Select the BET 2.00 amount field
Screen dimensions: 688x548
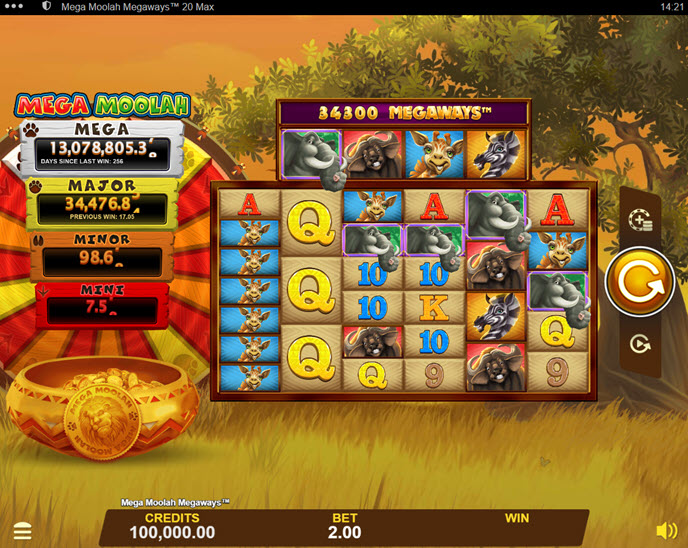tap(345, 526)
